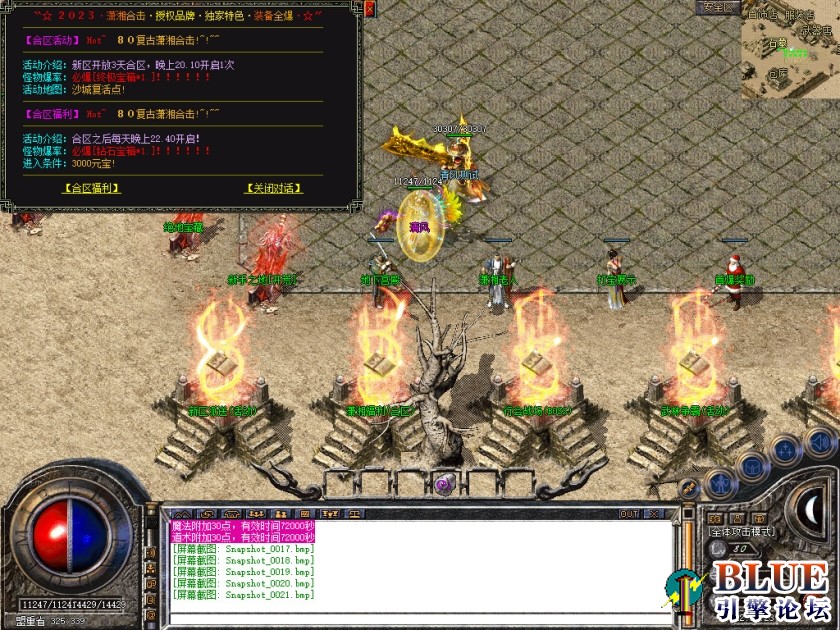Close the NPC dialogue with red X

click(x=369, y=9)
